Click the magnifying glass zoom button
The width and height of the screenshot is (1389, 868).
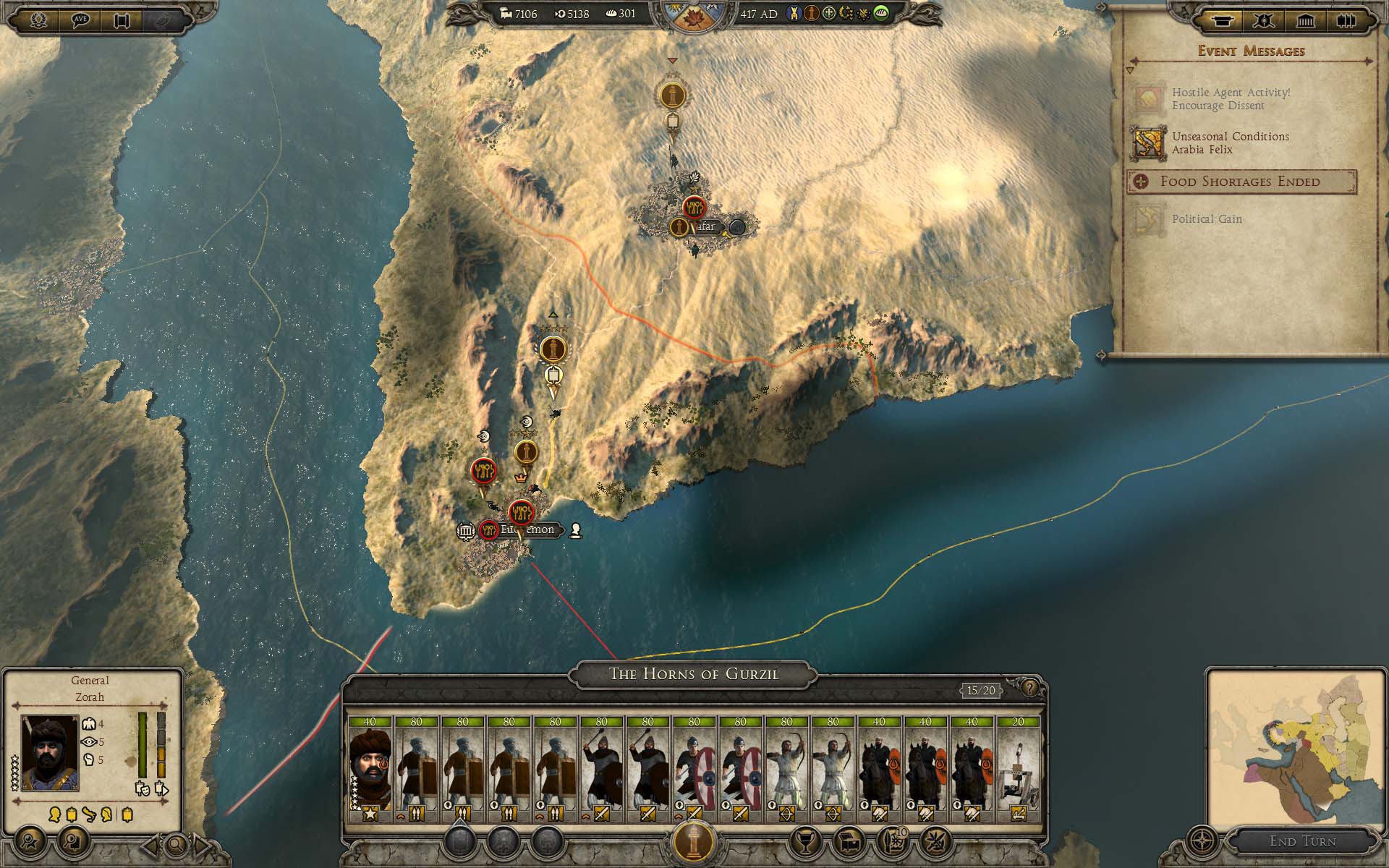click(x=176, y=843)
